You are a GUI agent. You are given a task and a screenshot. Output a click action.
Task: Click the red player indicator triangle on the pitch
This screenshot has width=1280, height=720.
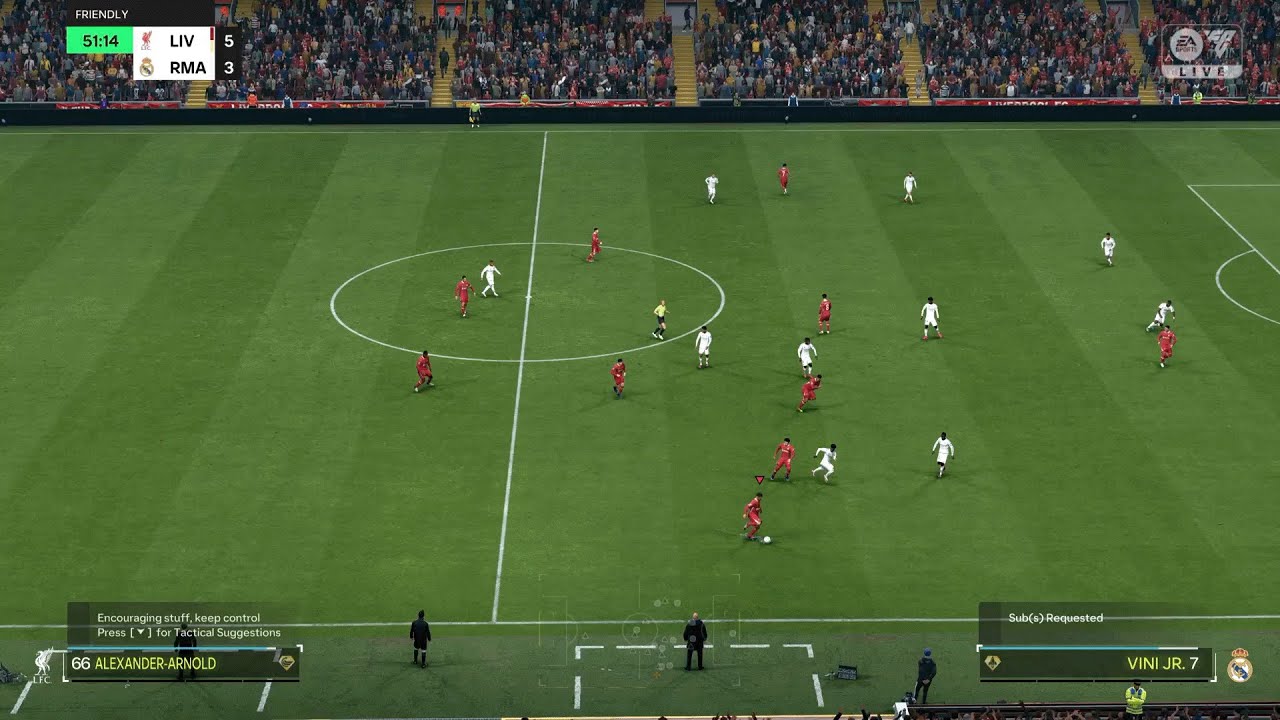point(758,477)
